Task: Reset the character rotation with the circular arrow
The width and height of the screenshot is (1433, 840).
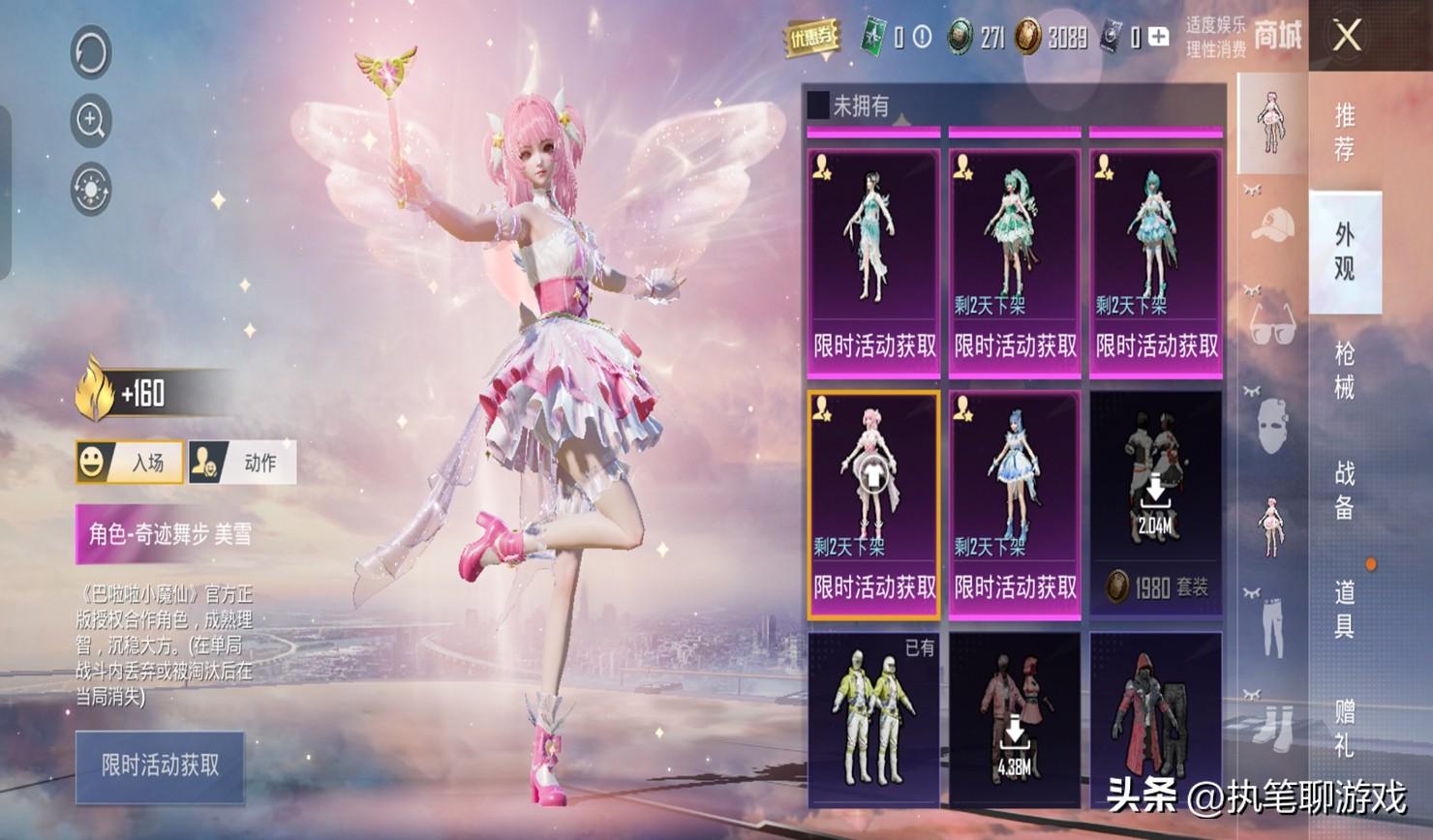Action: click(x=91, y=52)
